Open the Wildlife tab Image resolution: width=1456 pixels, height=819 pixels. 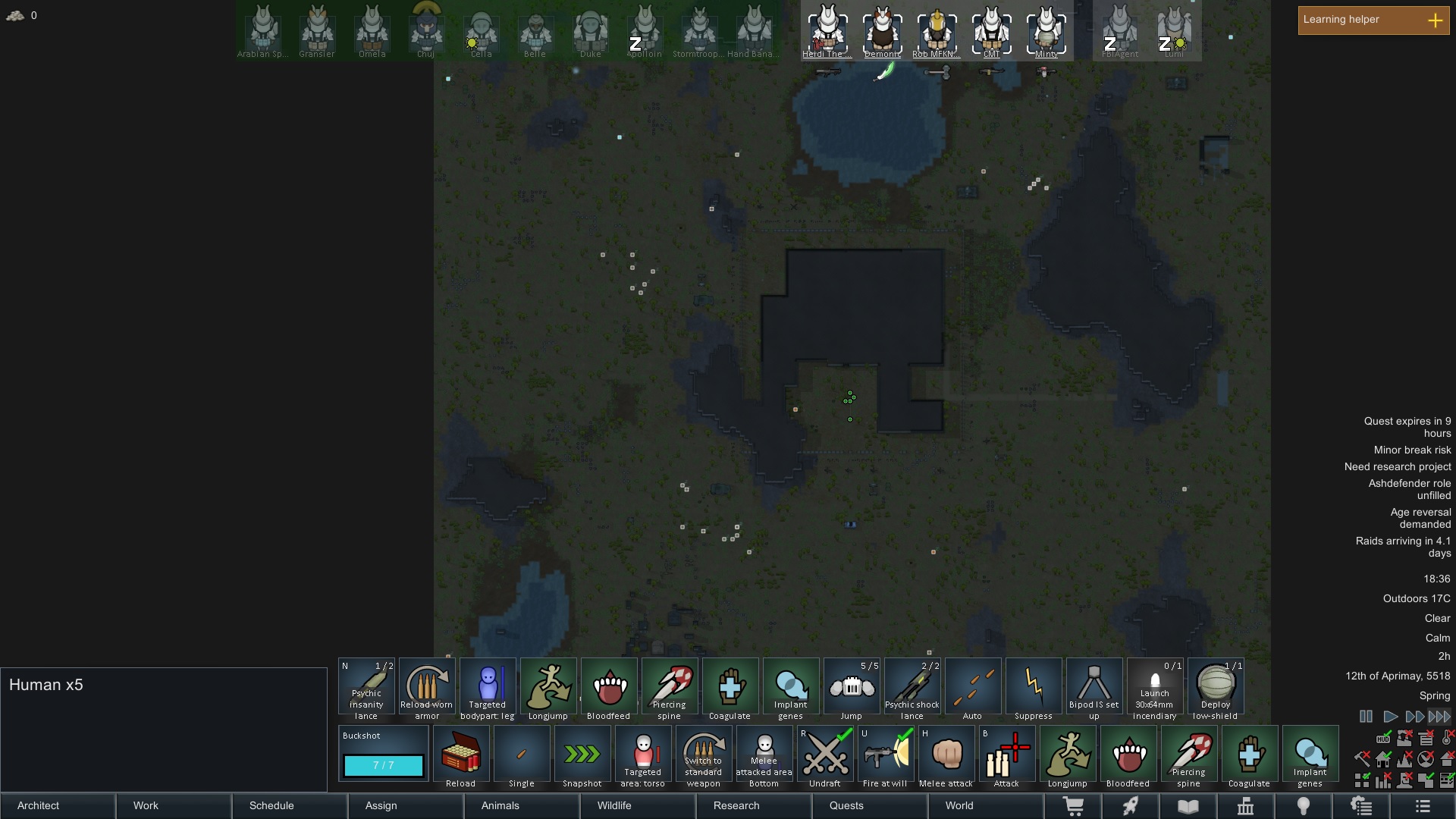[637, 805]
